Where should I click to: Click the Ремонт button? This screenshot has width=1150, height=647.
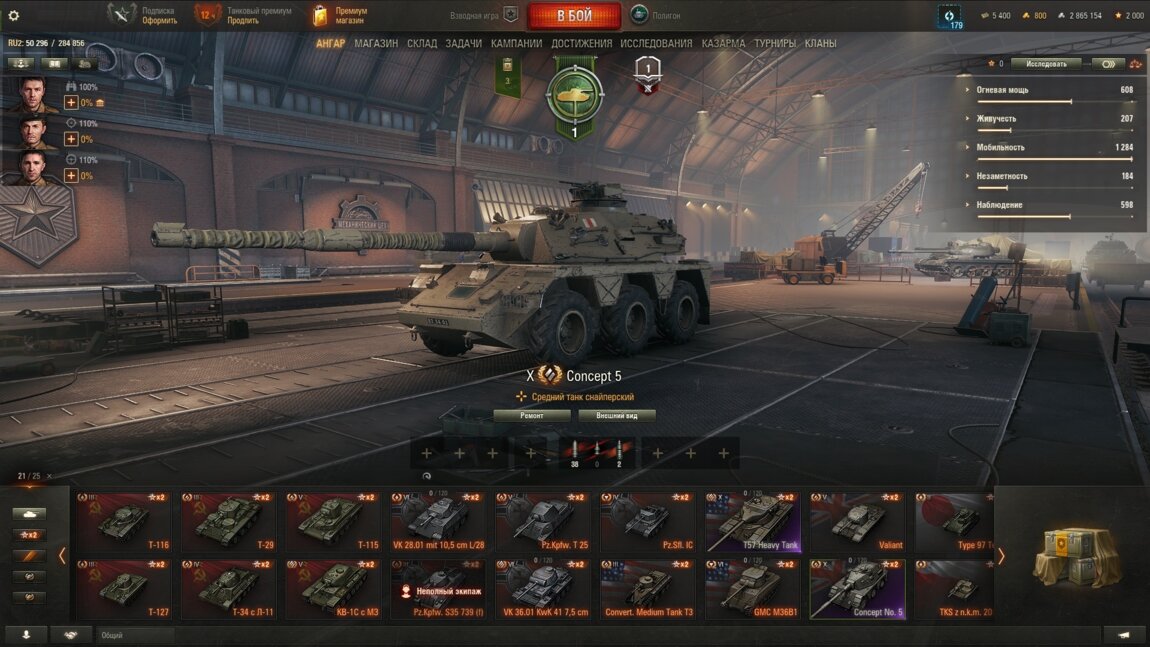pos(532,415)
